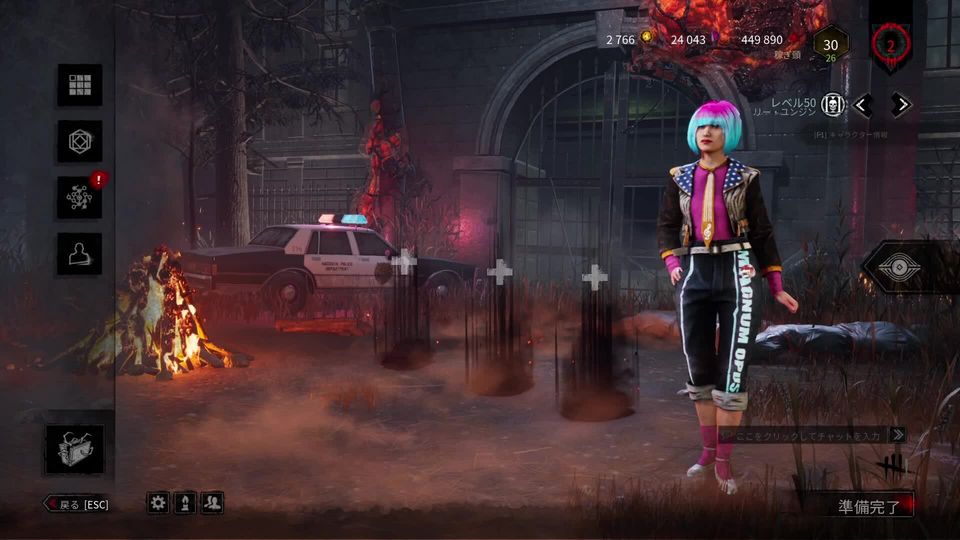Click the skull prestige emblem
The width and height of the screenshot is (960, 540).
point(833,105)
